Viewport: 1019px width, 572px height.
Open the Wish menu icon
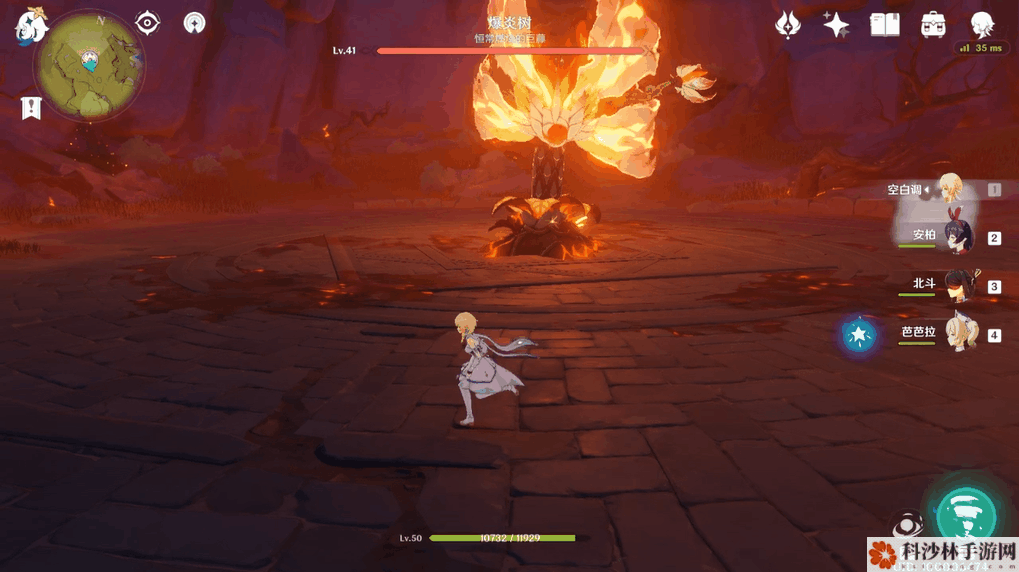pyautogui.click(x=788, y=25)
